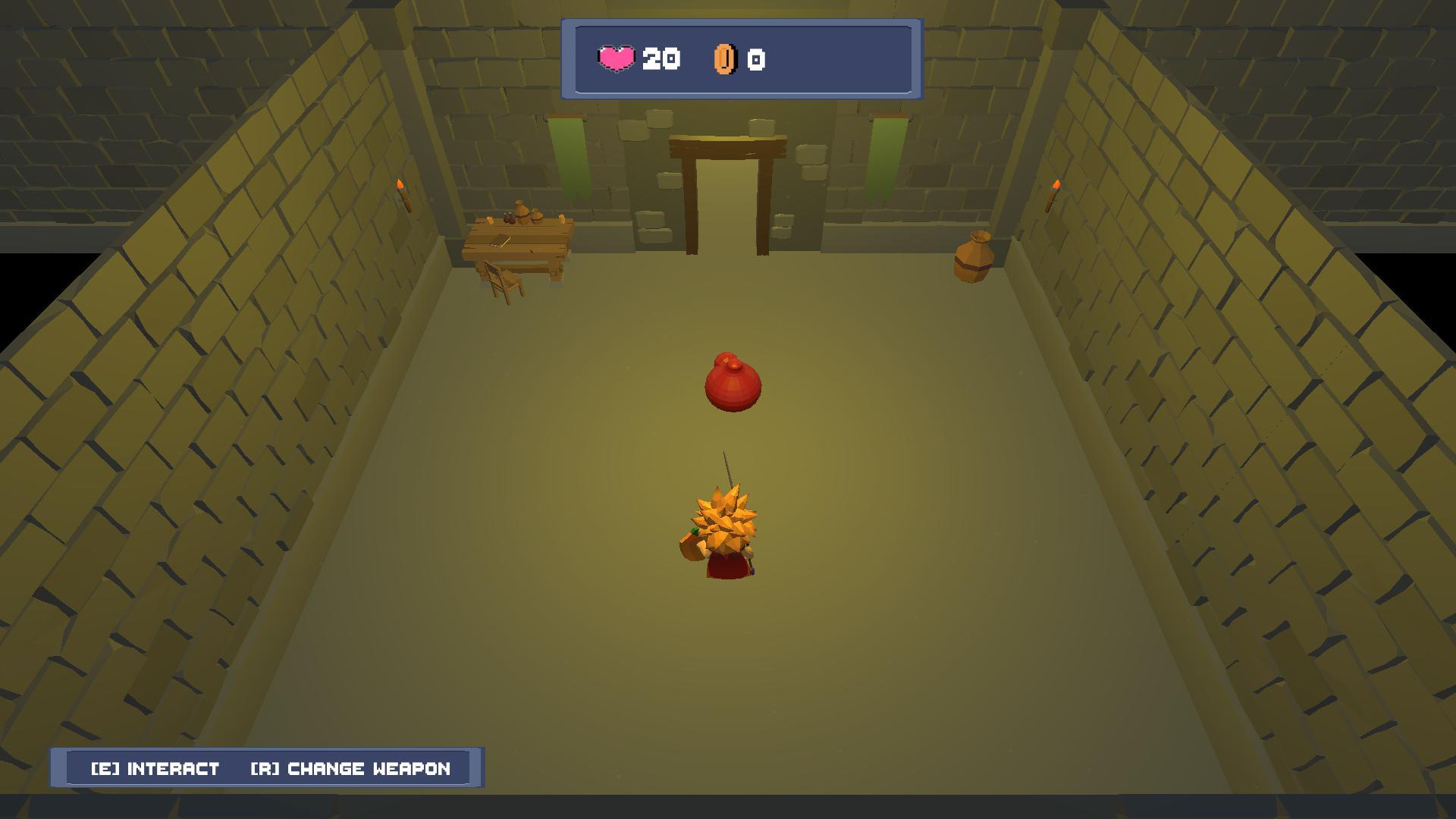This screenshot has height=819, width=1456.
Task: Click the top HUD status panel
Action: (739, 59)
